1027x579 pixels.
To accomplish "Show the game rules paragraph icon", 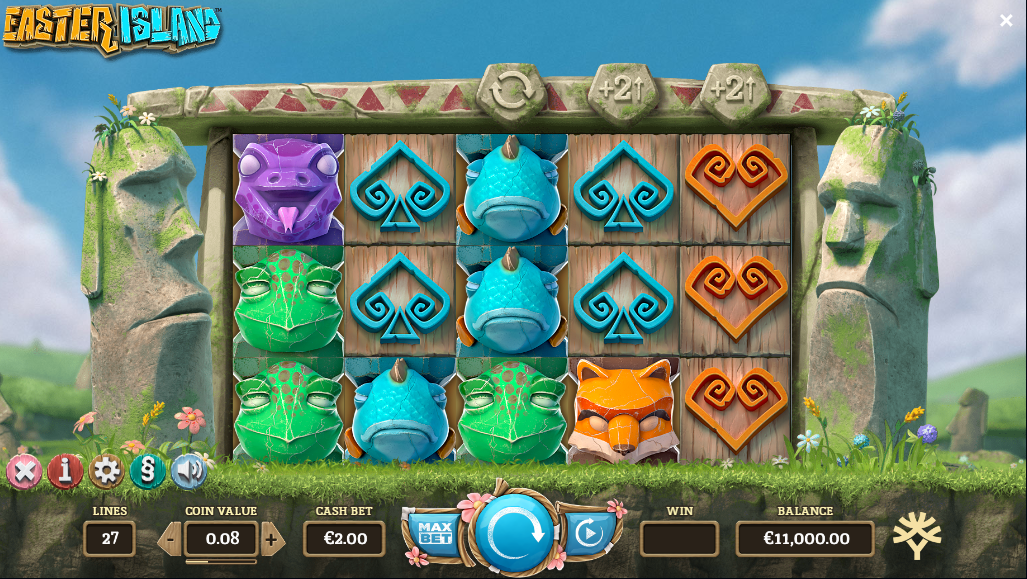I will (147, 470).
